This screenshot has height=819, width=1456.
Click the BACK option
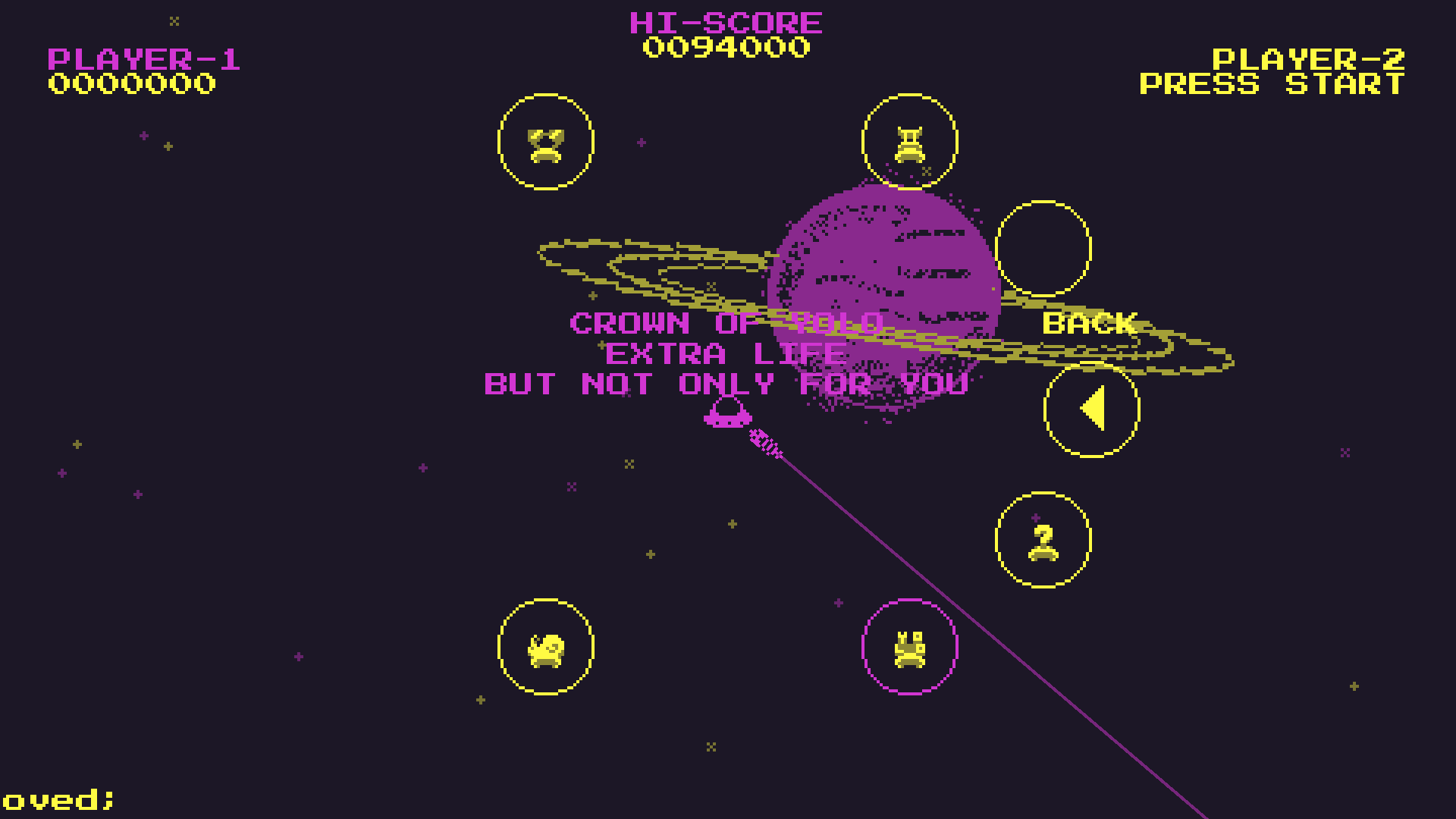1090,323
